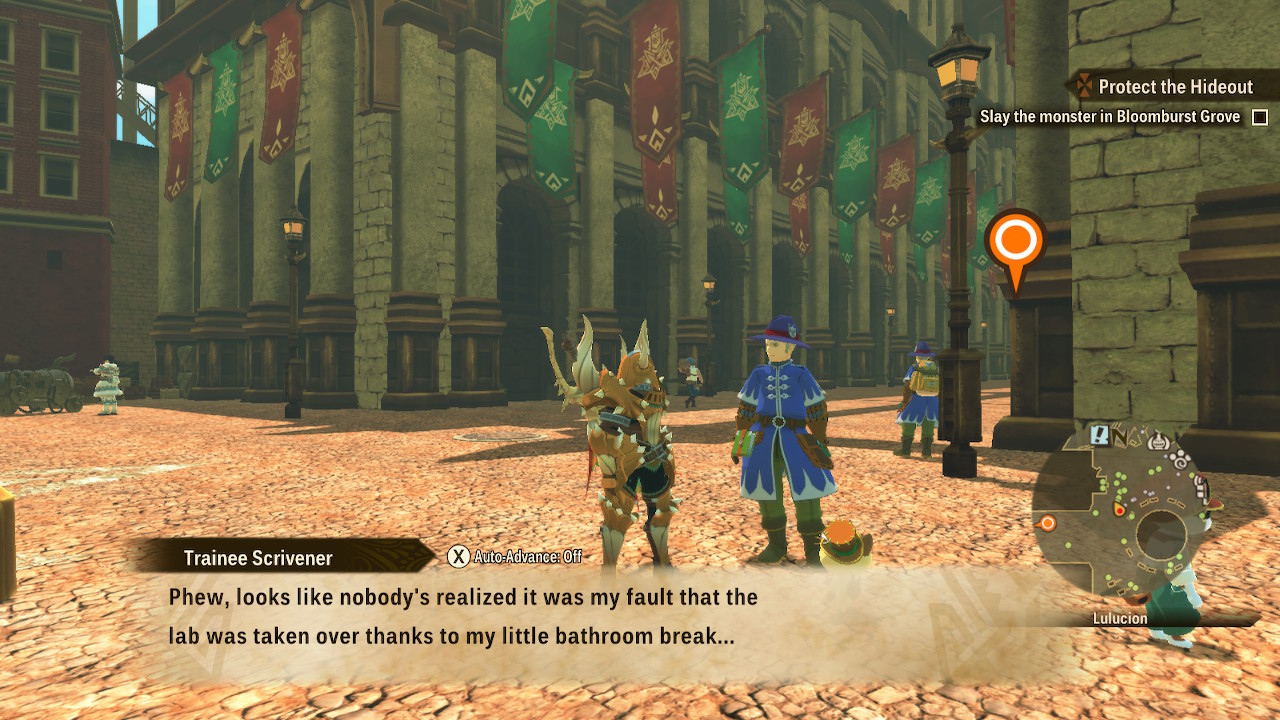
Task: Click the orange destination marker on minimap
Action: pyautogui.click(x=1048, y=523)
